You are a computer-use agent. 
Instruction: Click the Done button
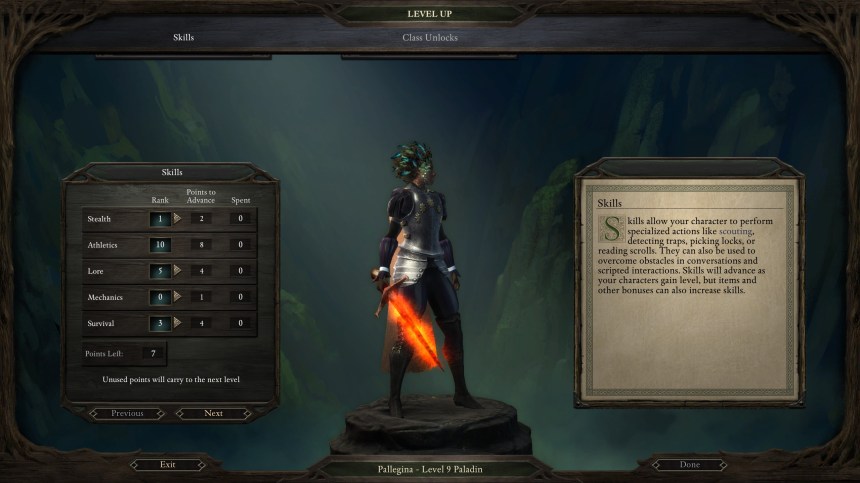coord(689,465)
